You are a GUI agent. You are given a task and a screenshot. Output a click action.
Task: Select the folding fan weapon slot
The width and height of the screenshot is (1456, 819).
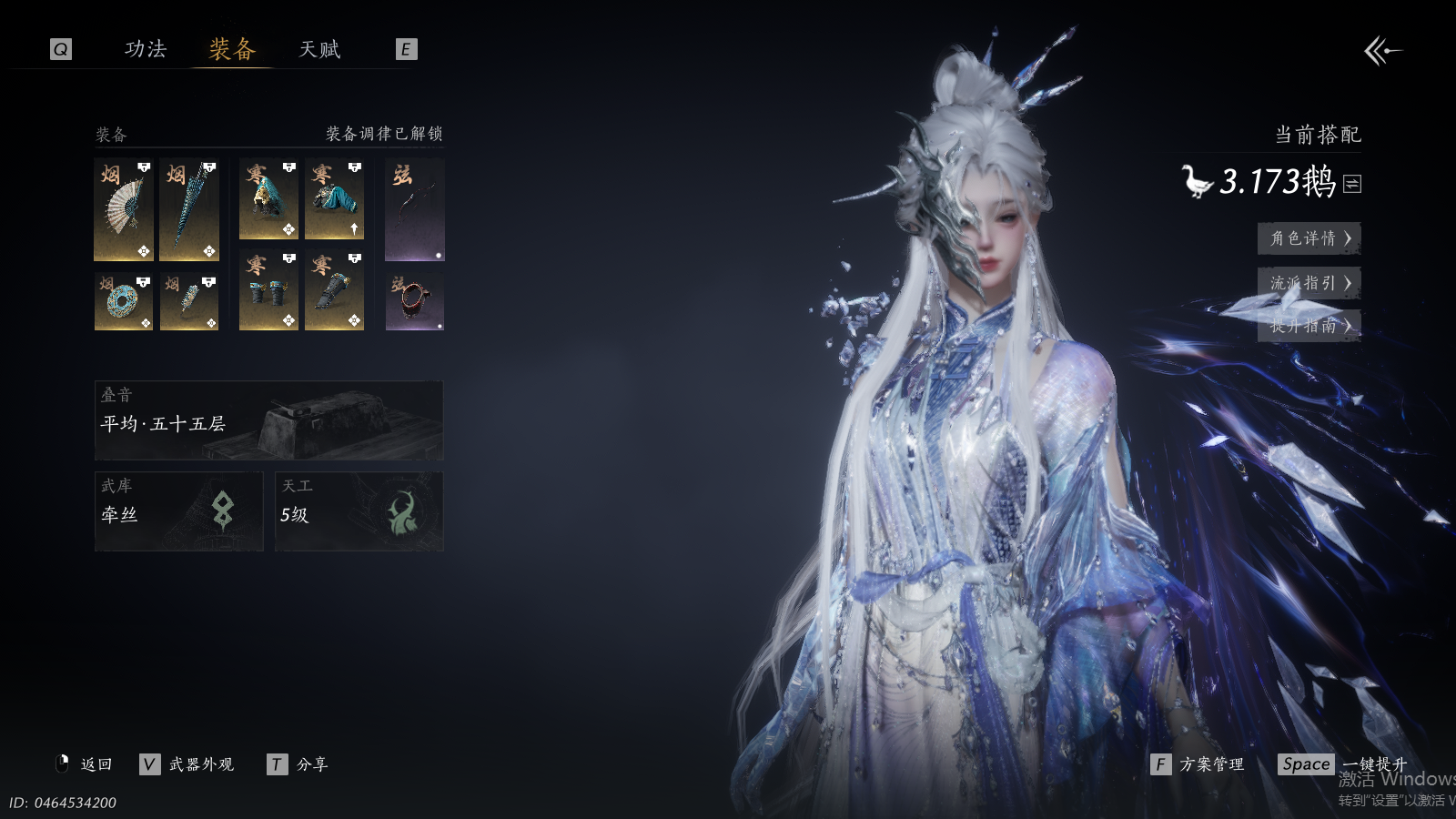tap(124, 209)
